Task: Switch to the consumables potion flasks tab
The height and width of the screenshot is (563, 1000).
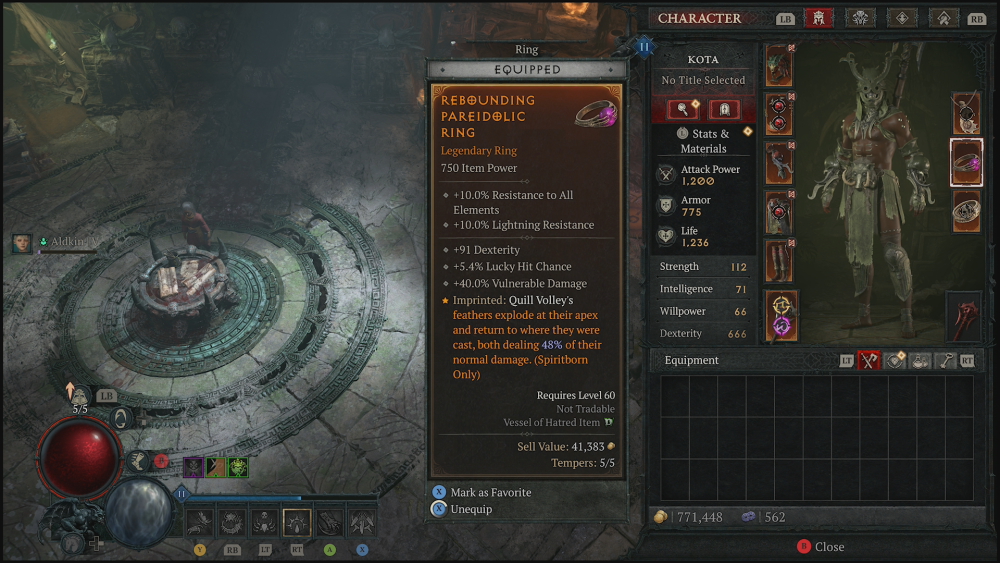Action: (920, 361)
